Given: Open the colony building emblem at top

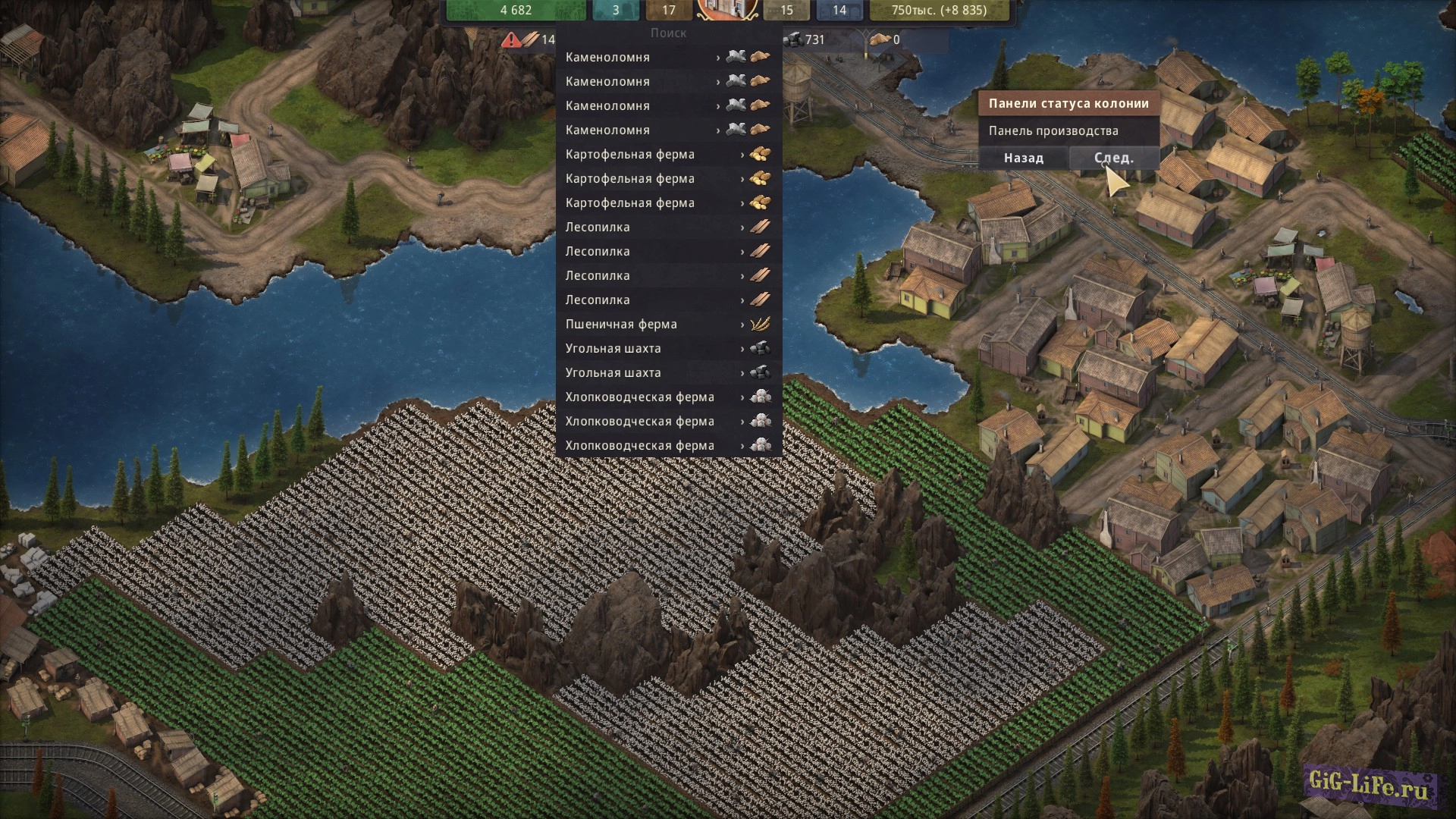Looking at the screenshot, I should (727, 9).
